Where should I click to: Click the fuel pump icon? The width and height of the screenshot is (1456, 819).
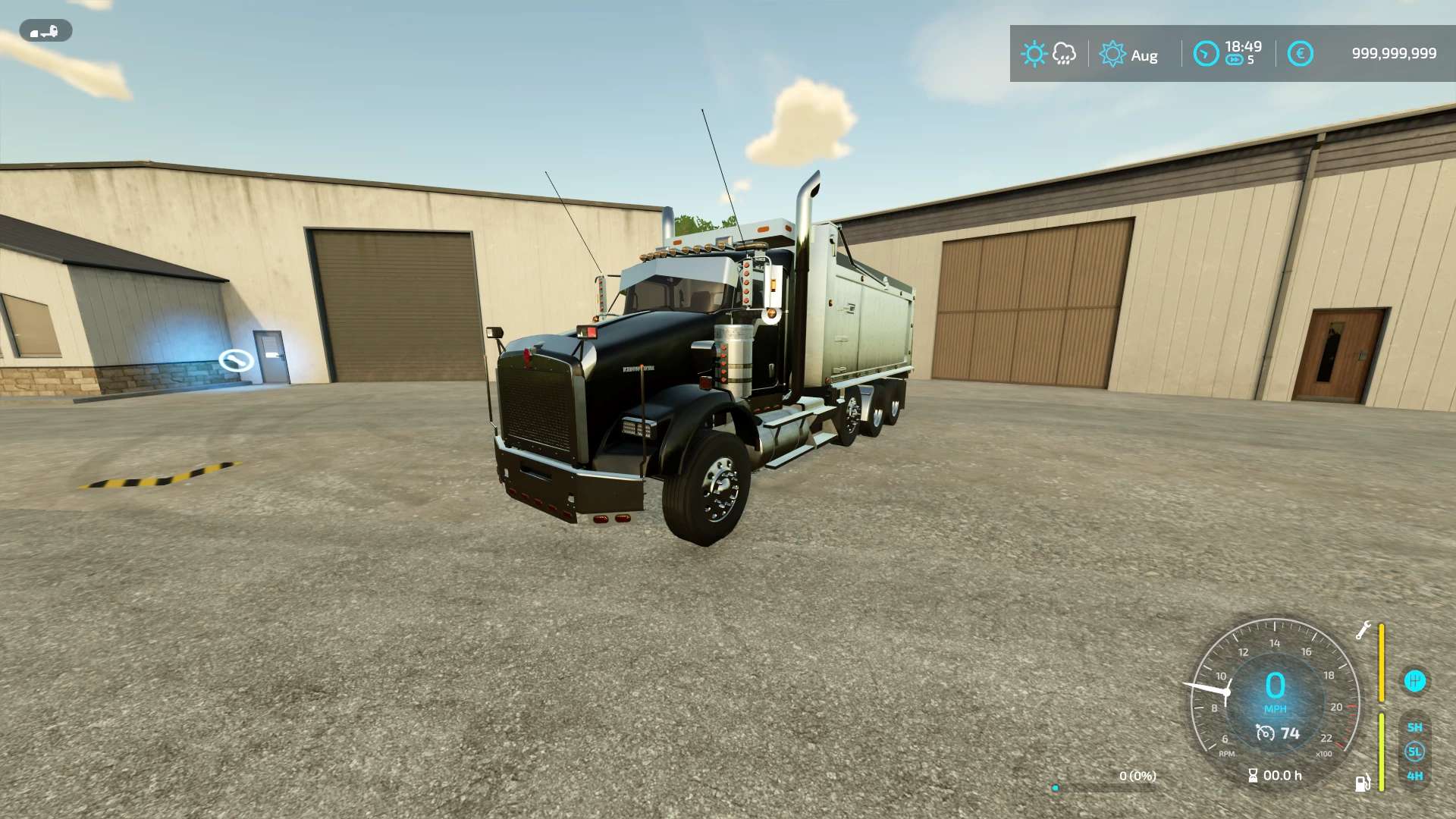(1363, 783)
